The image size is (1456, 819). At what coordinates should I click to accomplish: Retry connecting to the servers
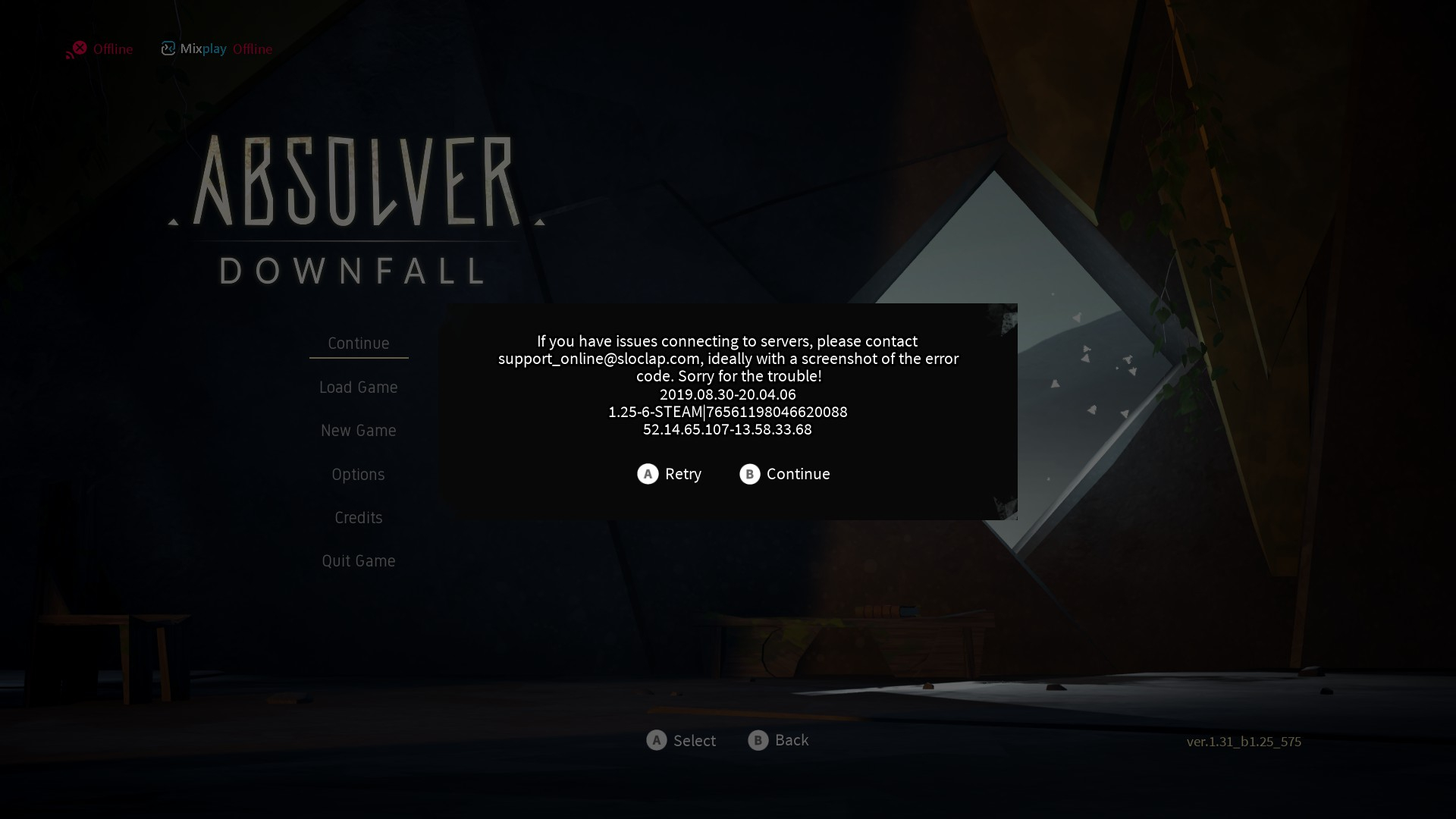coord(670,474)
